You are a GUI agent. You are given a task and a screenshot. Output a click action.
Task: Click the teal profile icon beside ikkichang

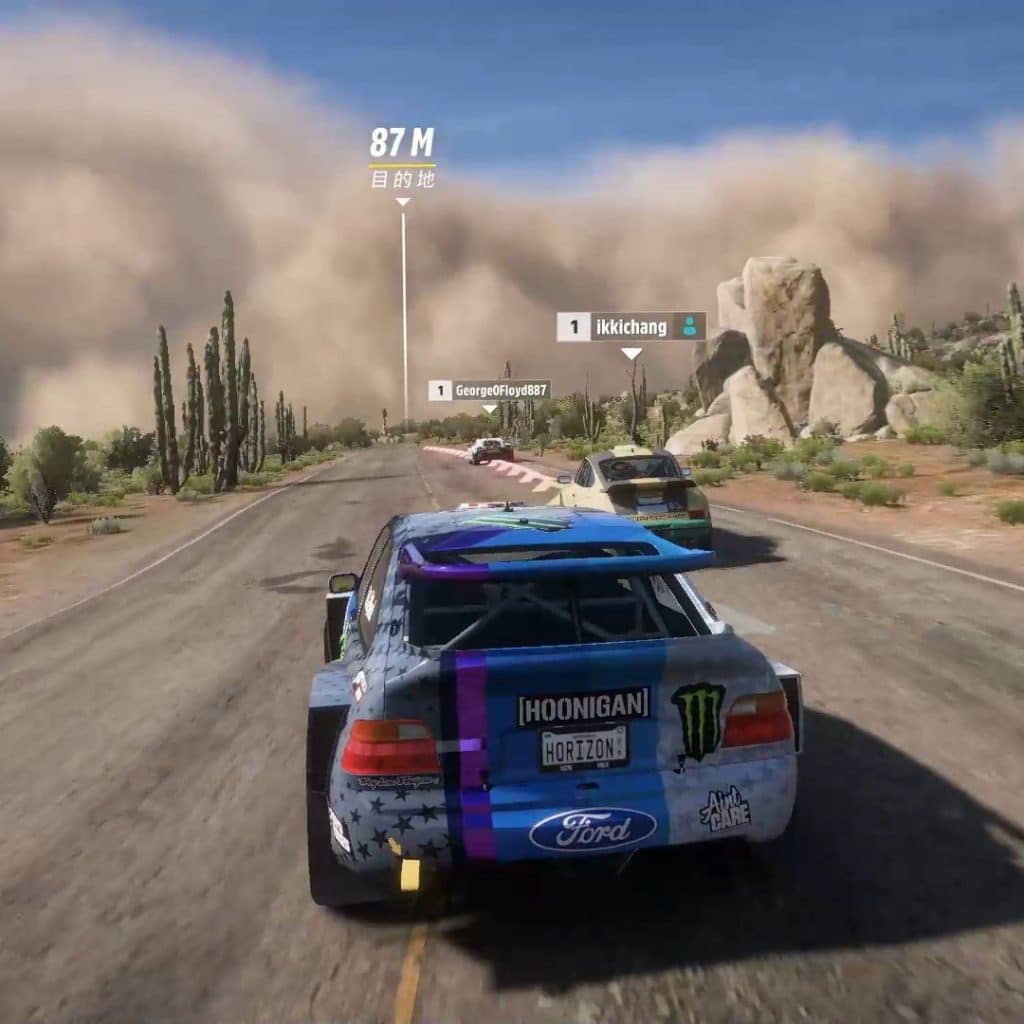tap(689, 326)
